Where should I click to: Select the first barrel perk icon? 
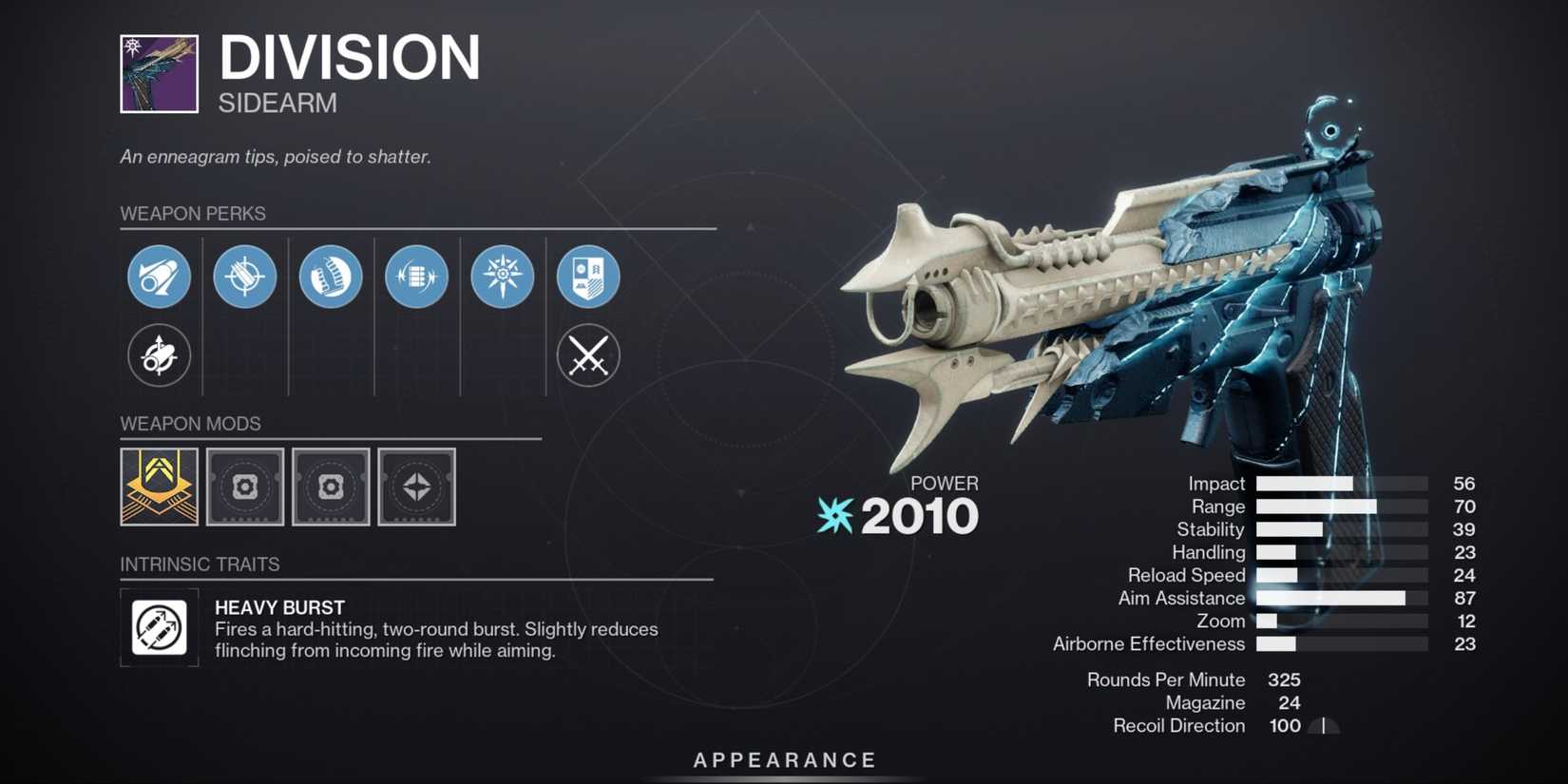159,277
